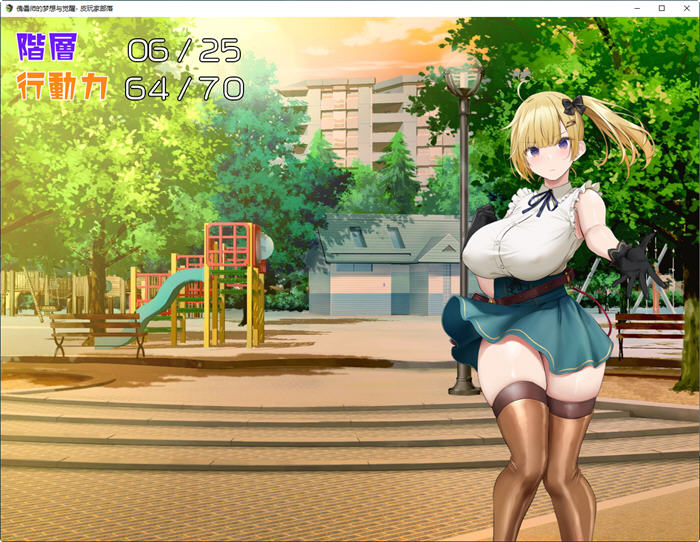Maximize the game window
Viewport: 700px width, 542px height.
point(661,8)
